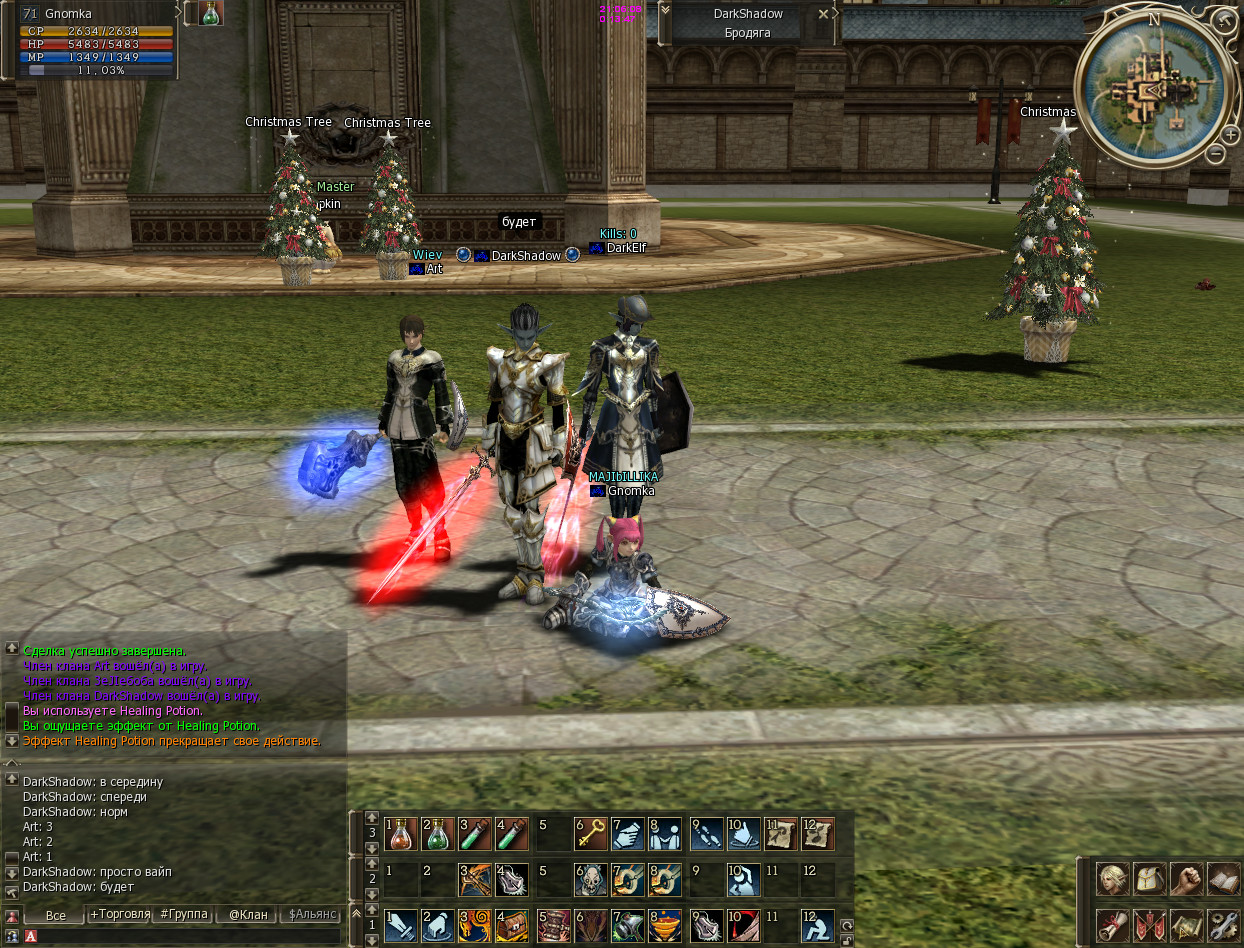Use the red potion in hotbar slot 1
This screenshot has width=1244, height=948.
coord(401,833)
